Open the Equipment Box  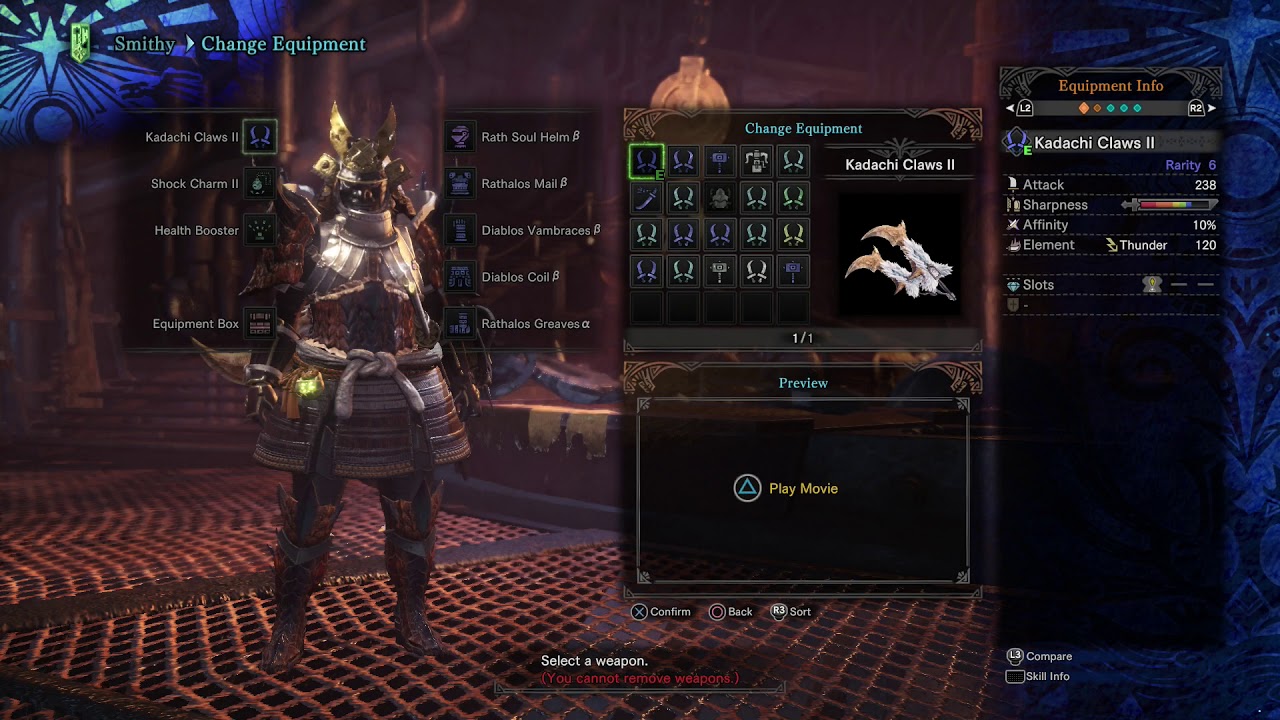260,324
